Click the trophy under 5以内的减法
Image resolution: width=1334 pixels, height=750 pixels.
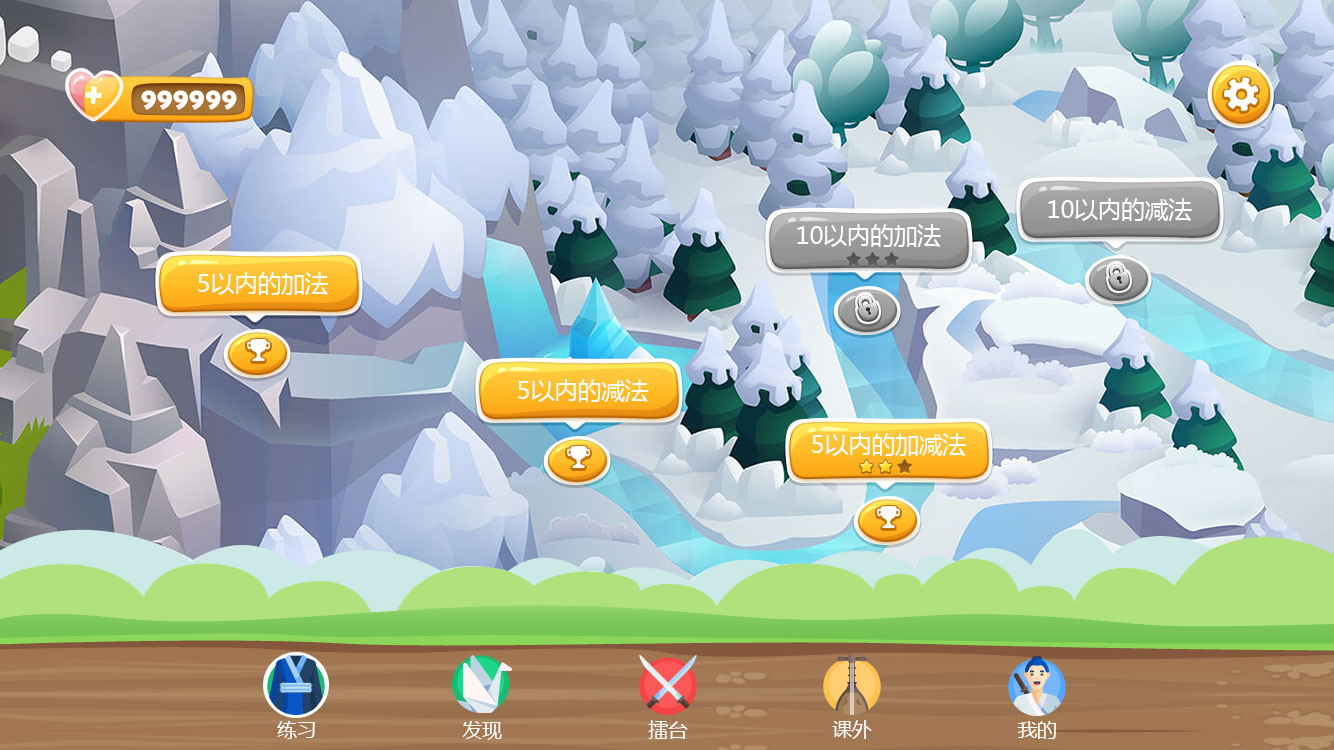[x=577, y=459]
